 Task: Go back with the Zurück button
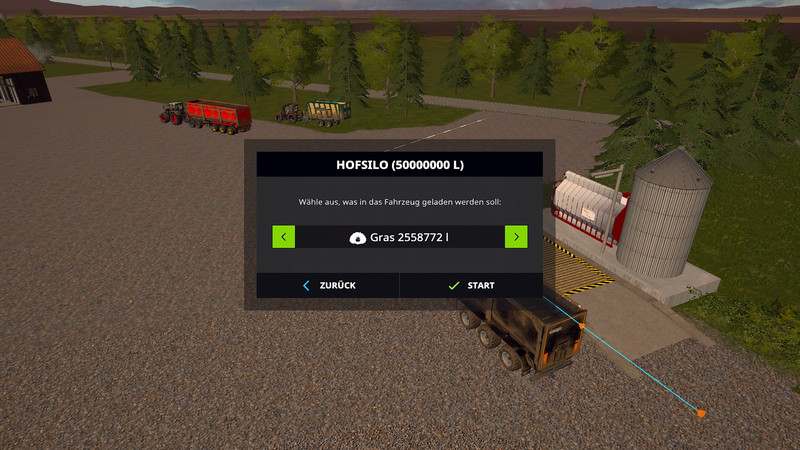328,285
